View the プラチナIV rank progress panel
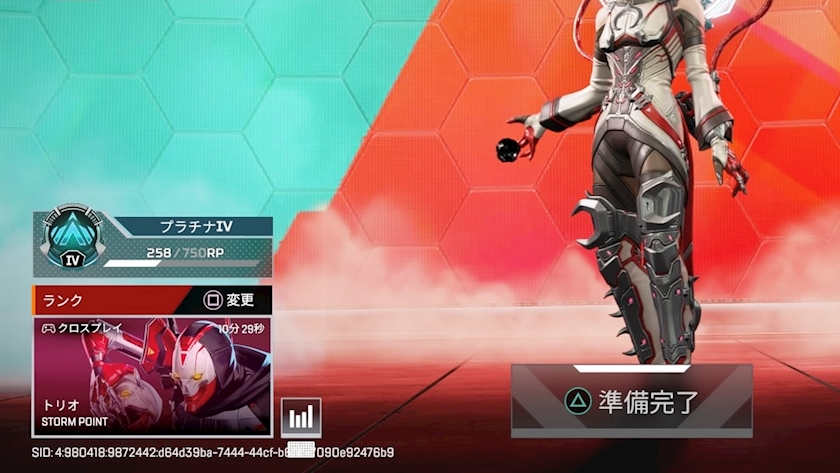Viewport: 840px width, 473px height. 152,243
